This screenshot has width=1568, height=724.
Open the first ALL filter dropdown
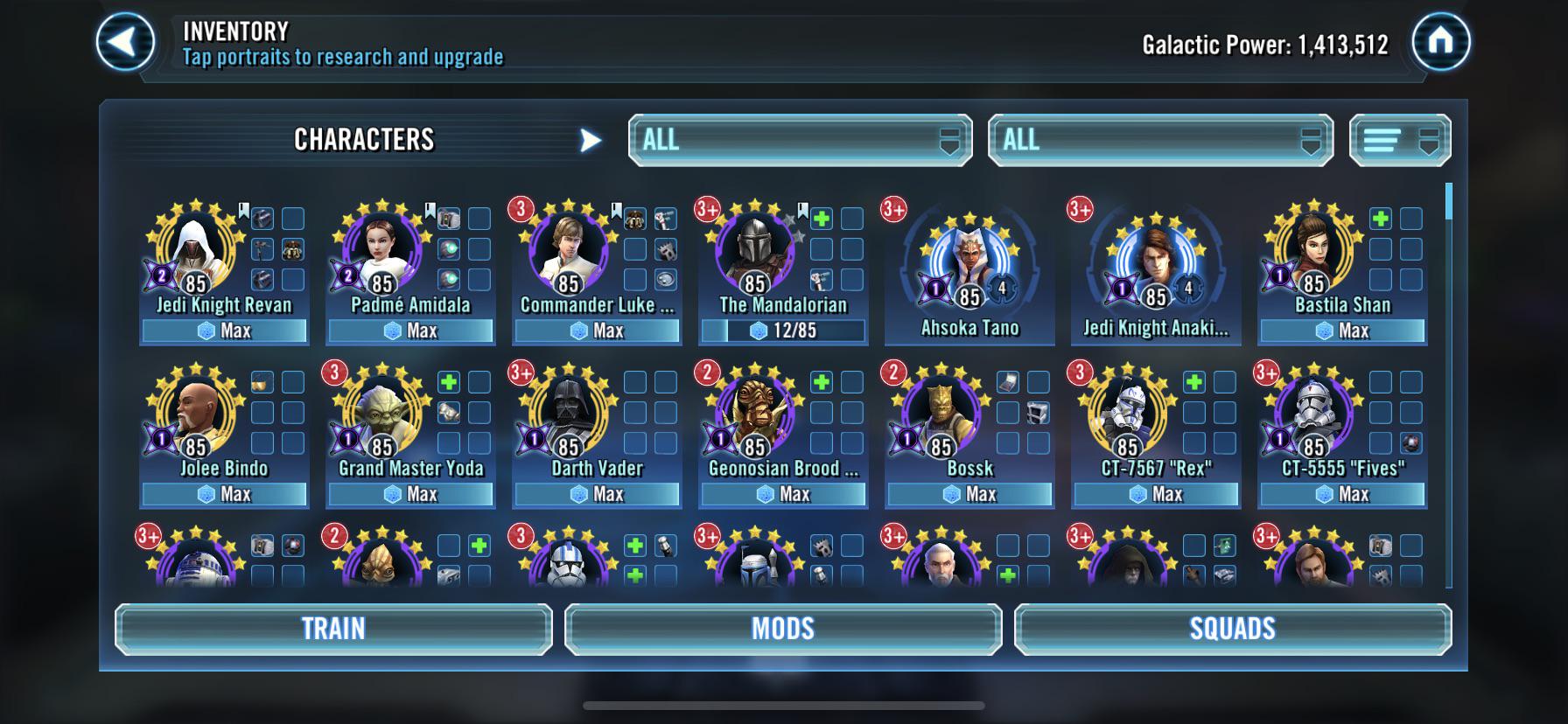click(800, 140)
